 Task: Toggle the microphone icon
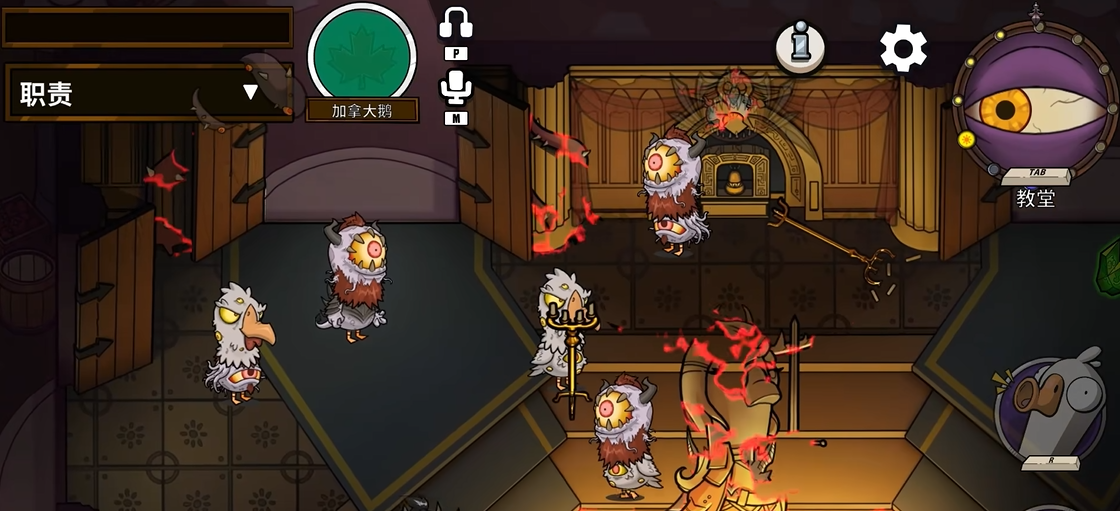coord(455,87)
